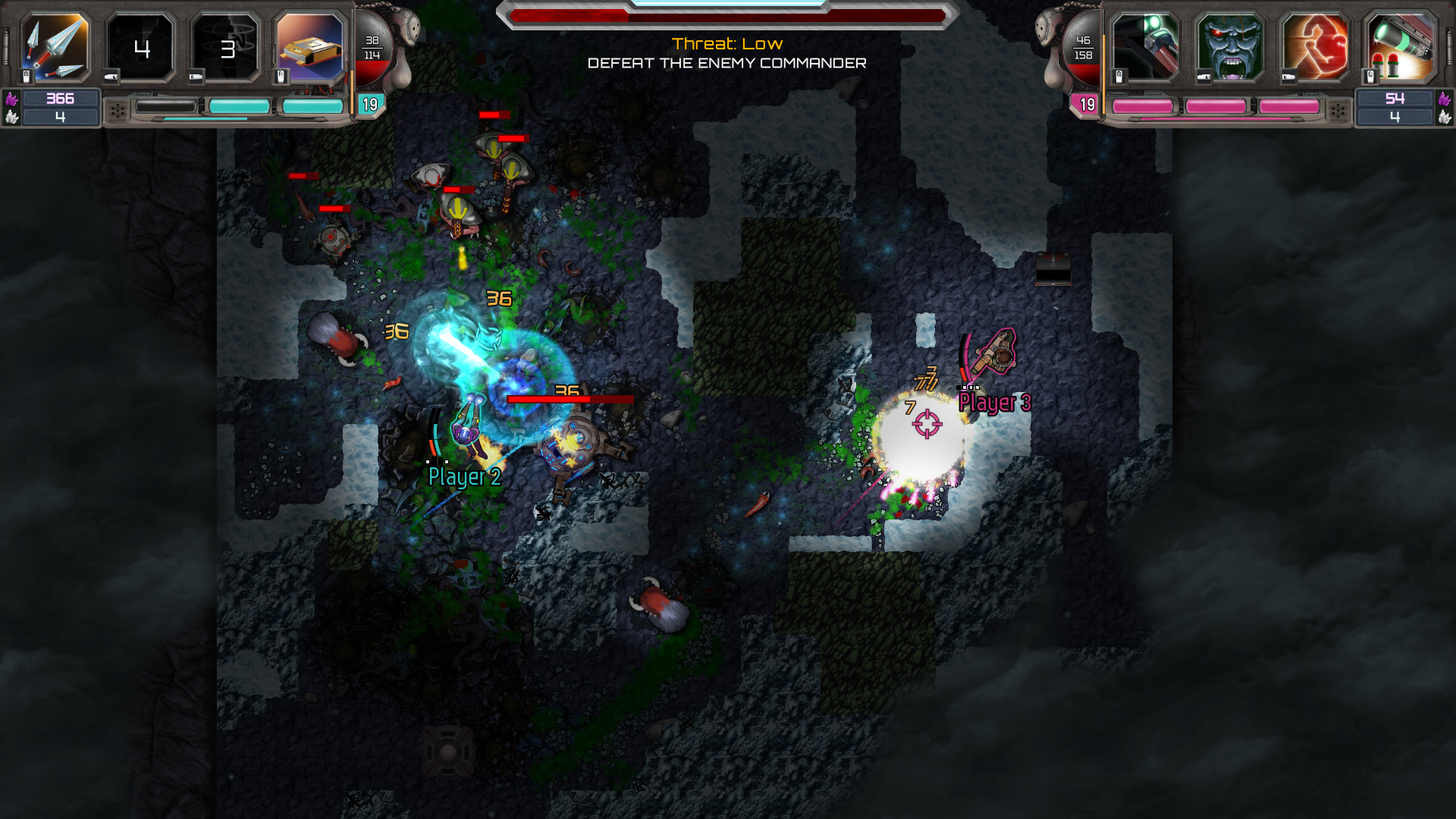
Task: Use the yellow supply pack ability
Action: (310, 49)
